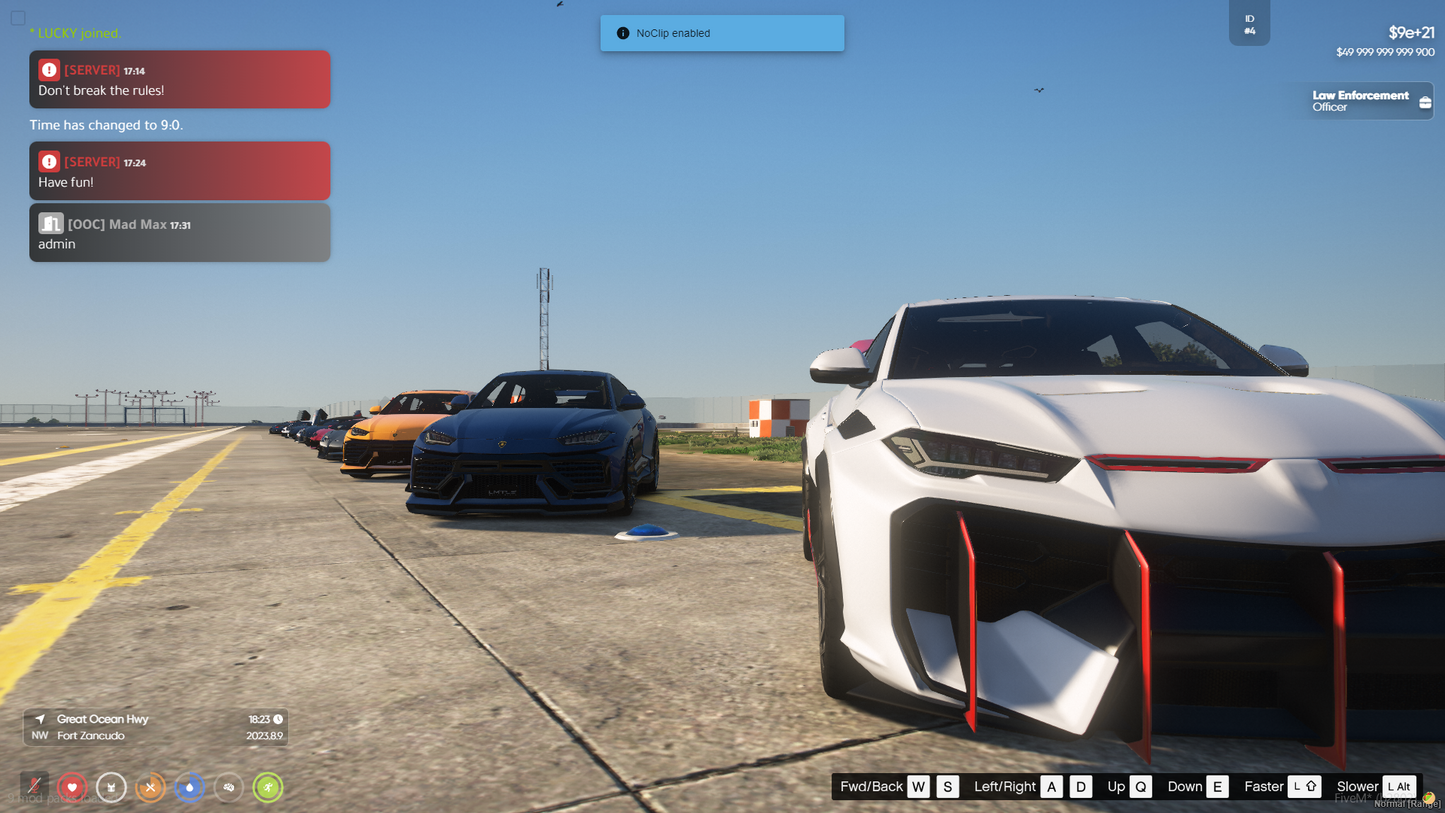Tick the small checkbox above the chat
This screenshot has height=813, width=1445.
coord(18,18)
